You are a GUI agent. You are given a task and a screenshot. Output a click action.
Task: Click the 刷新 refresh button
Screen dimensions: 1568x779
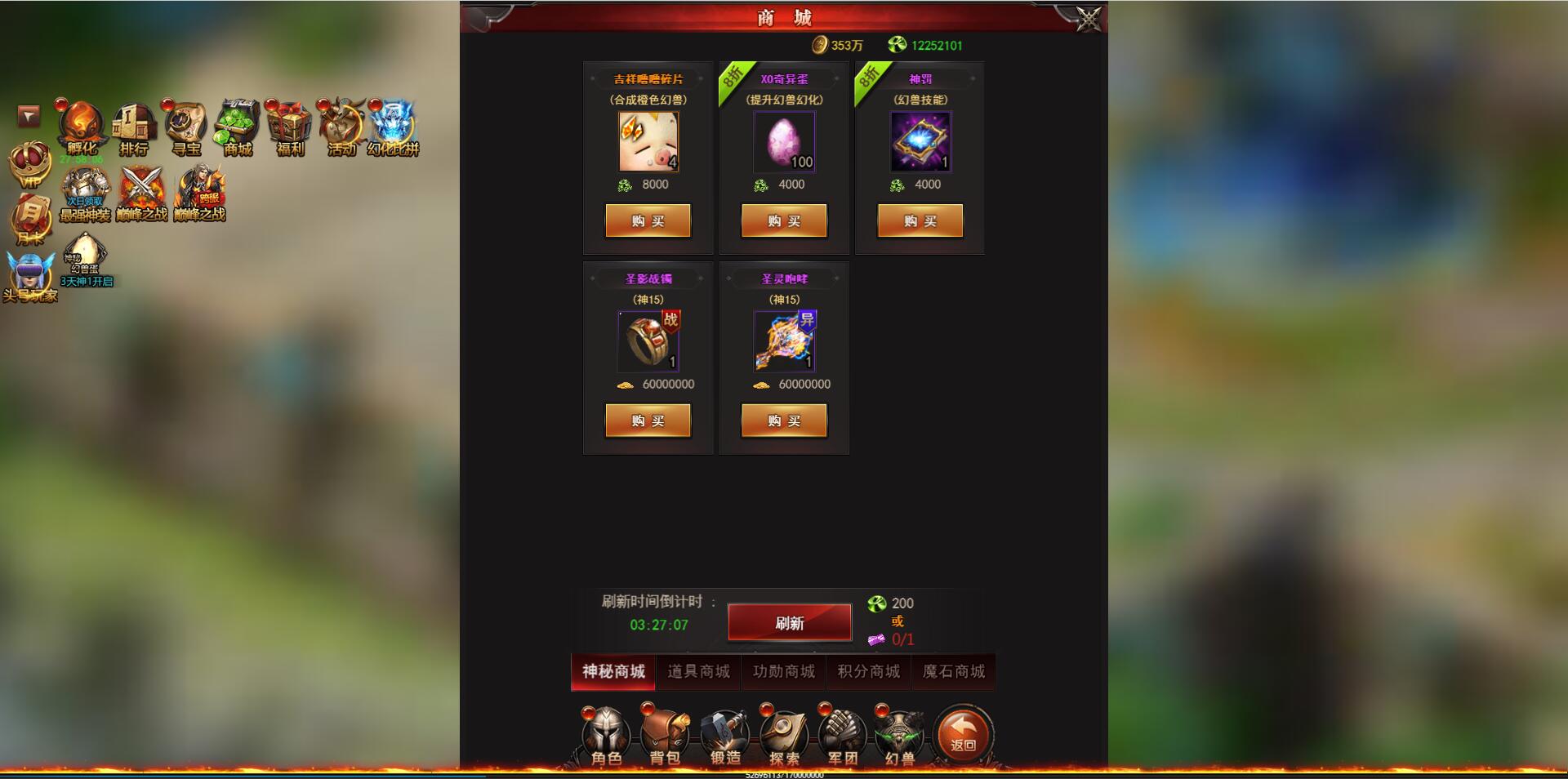pos(789,621)
